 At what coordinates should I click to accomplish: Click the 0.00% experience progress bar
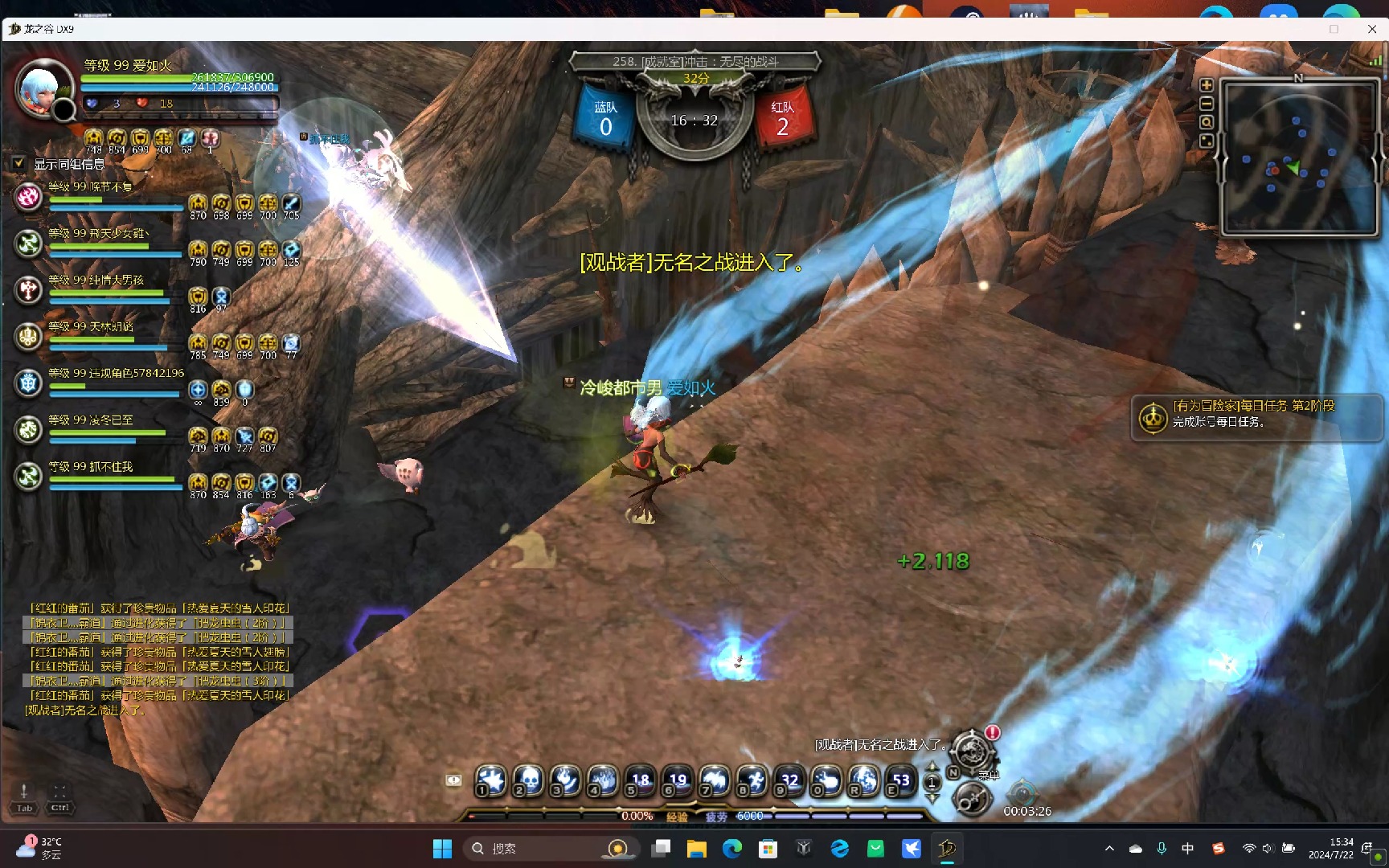click(x=637, y=815)
